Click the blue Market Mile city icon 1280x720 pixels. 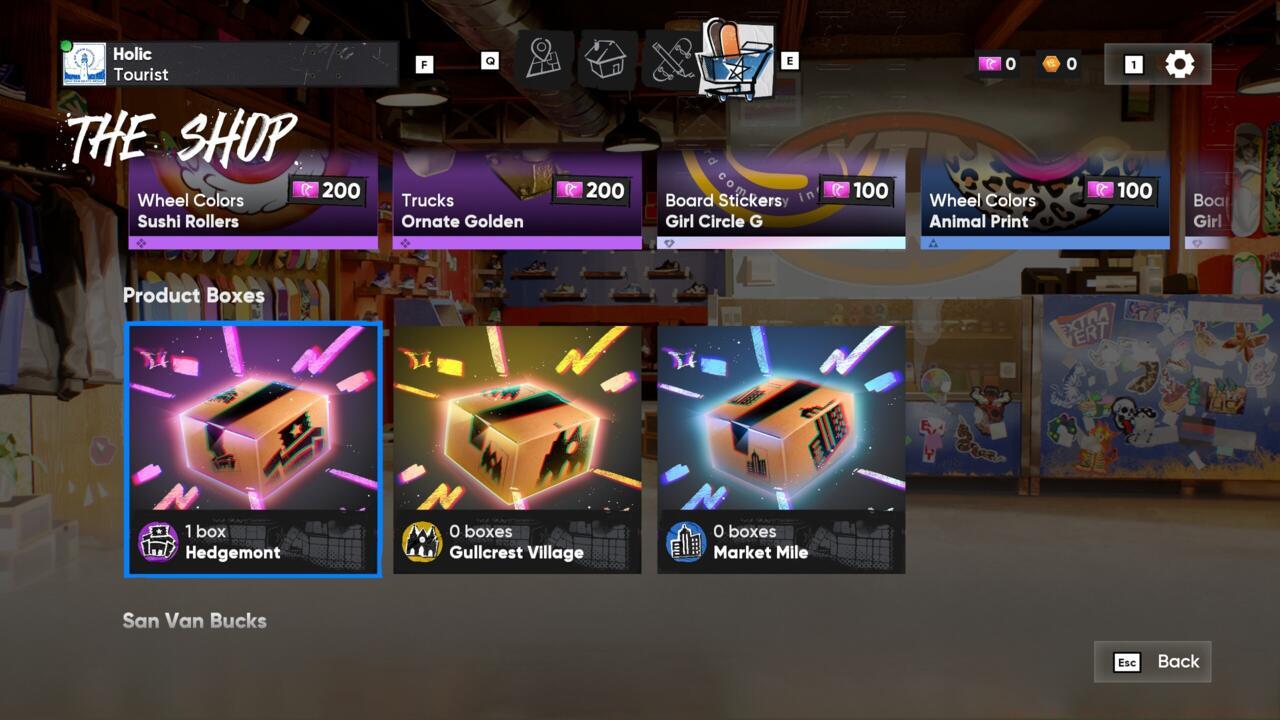(x=688, y=540)
